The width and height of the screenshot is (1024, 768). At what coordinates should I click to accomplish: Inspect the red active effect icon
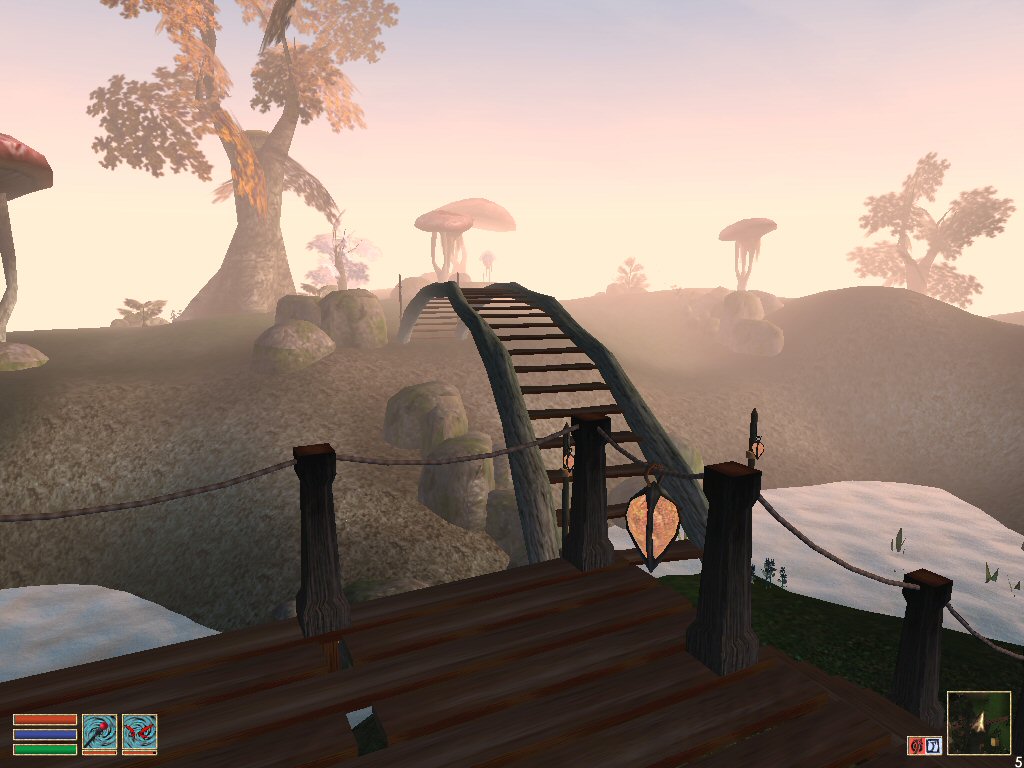click(x=915, y=745)
